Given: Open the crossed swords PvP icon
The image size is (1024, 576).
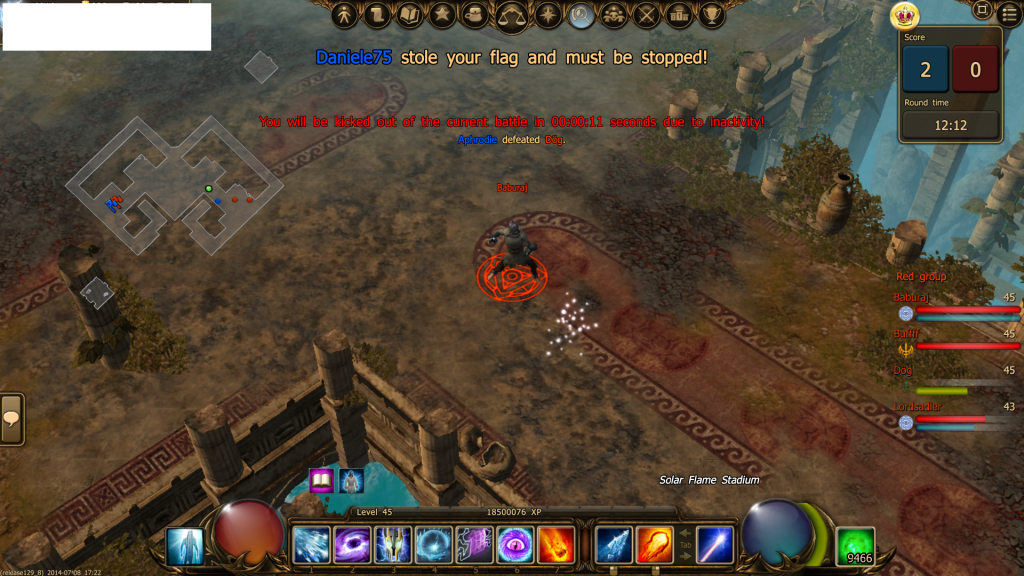Looking at the screenshot, I should [648, 15].
